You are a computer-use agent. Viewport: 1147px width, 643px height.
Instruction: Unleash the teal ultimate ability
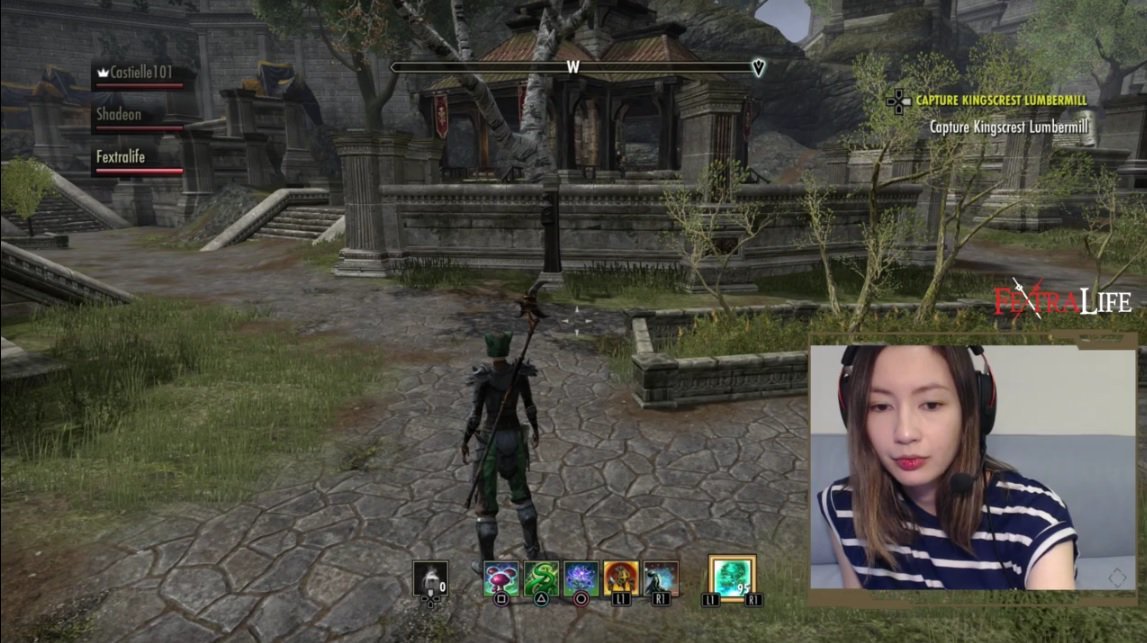tap(732, 576)
